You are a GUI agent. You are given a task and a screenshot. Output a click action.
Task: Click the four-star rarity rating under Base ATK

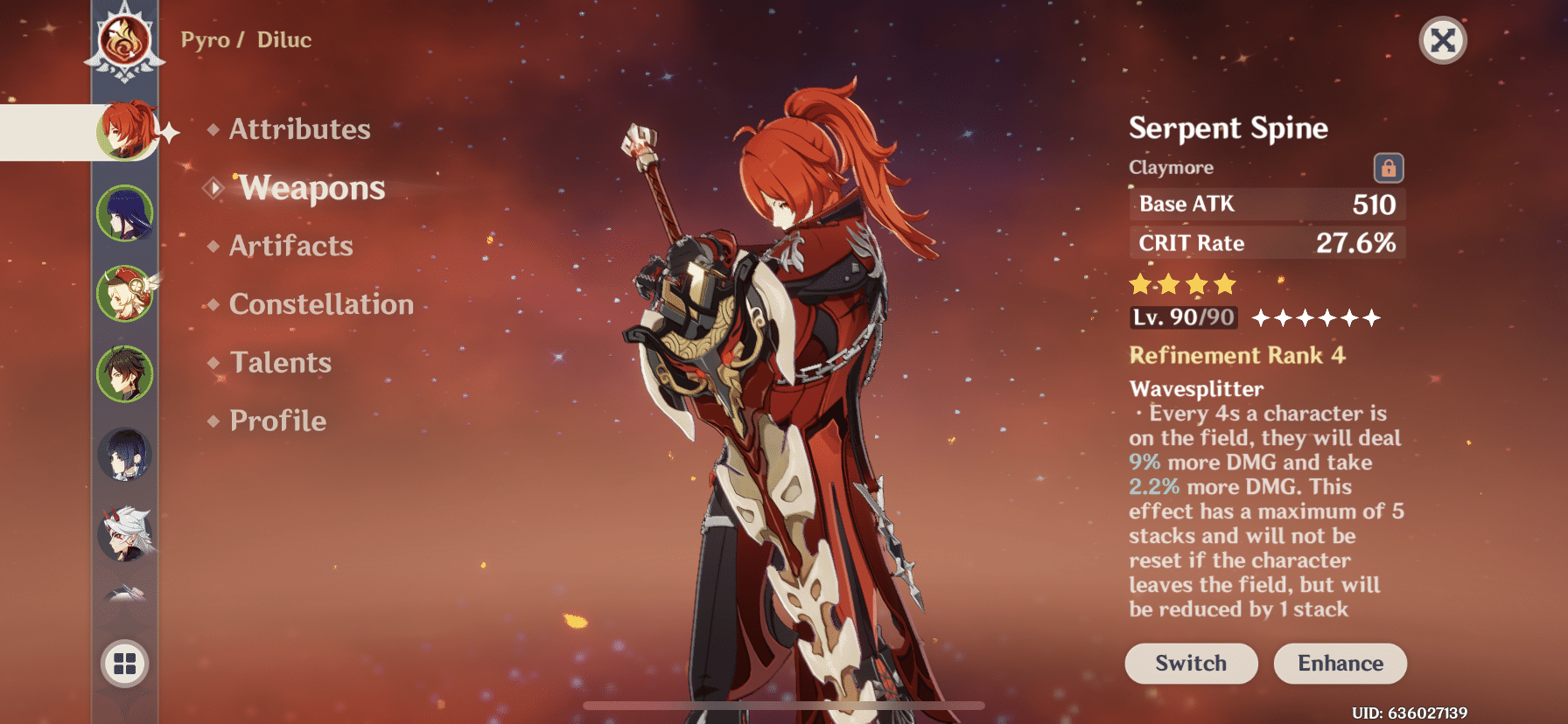[x=1184, y=282]
